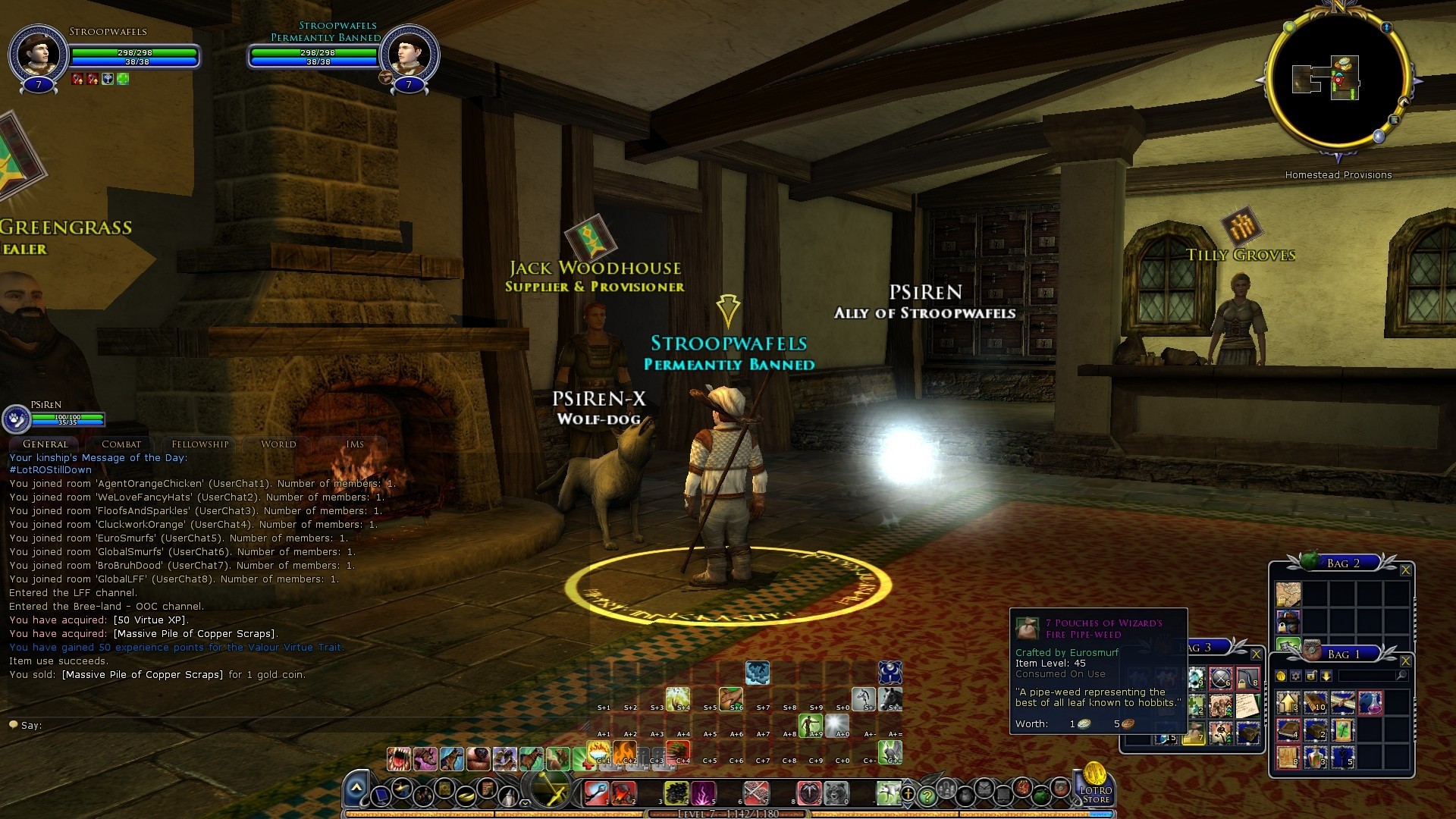Activate the flame skill on slot C+2

[x=625, y=752]
